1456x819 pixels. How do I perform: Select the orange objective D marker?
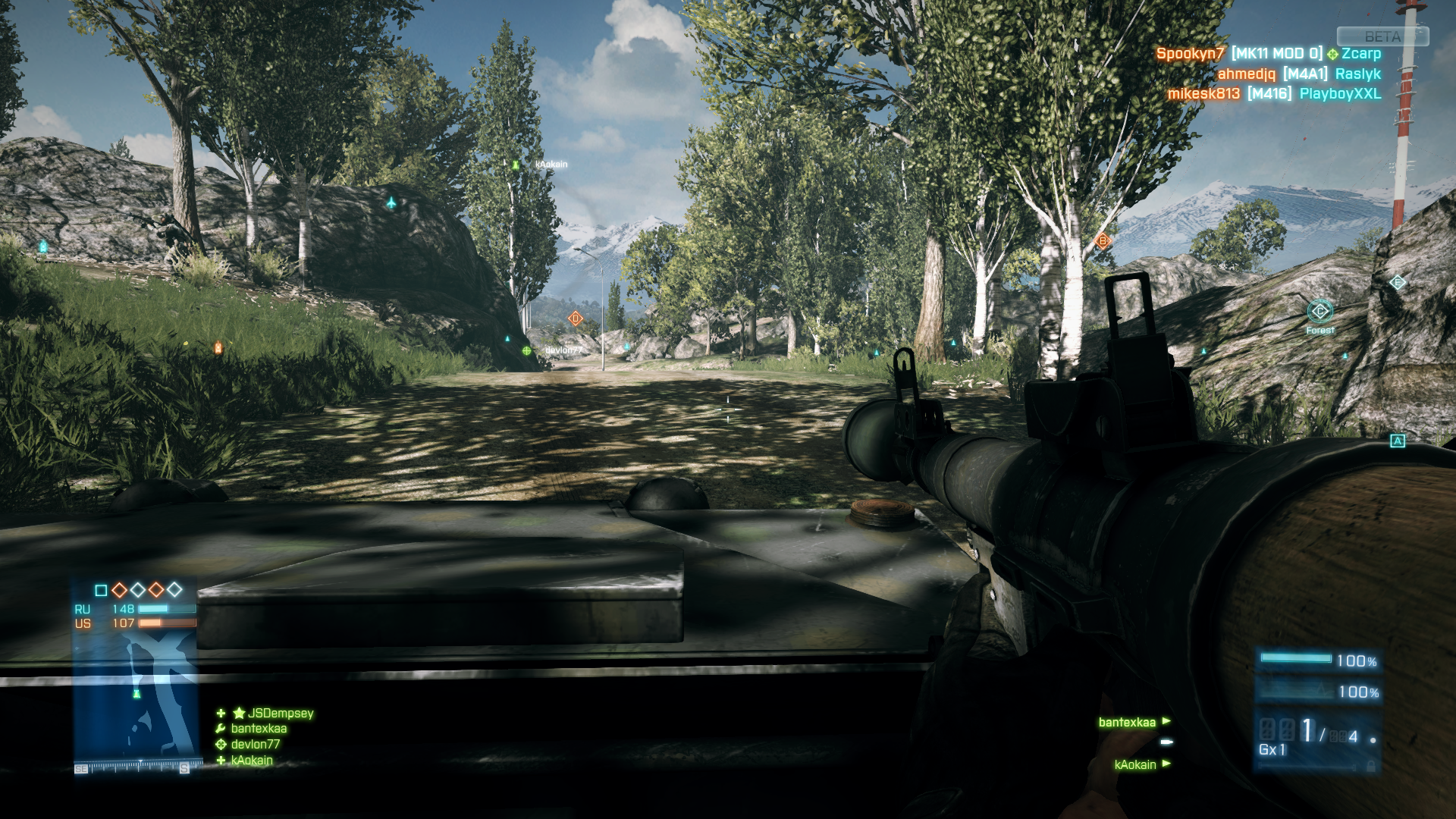pyautogui.click(x=576, y=318)
